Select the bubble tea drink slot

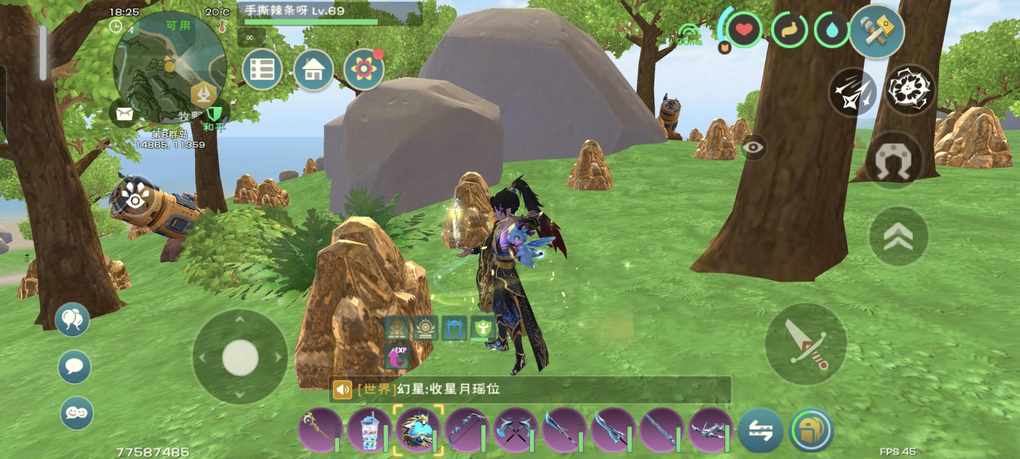(369, 431)
